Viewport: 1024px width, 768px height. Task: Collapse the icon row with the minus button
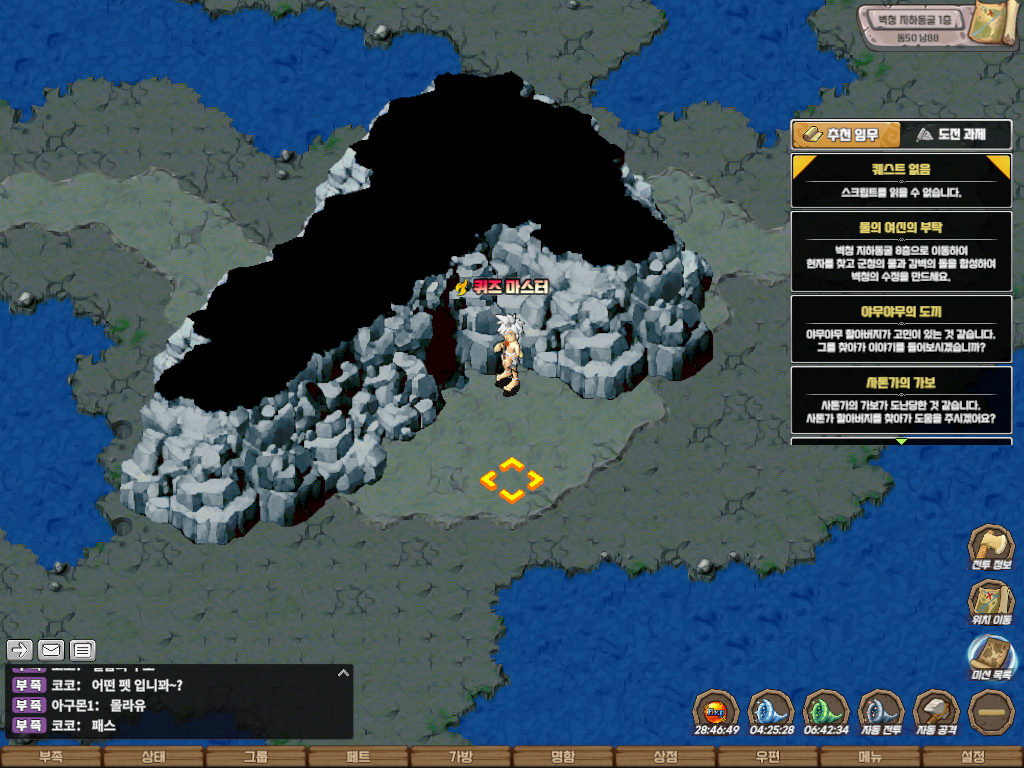(x=991, y=711)
